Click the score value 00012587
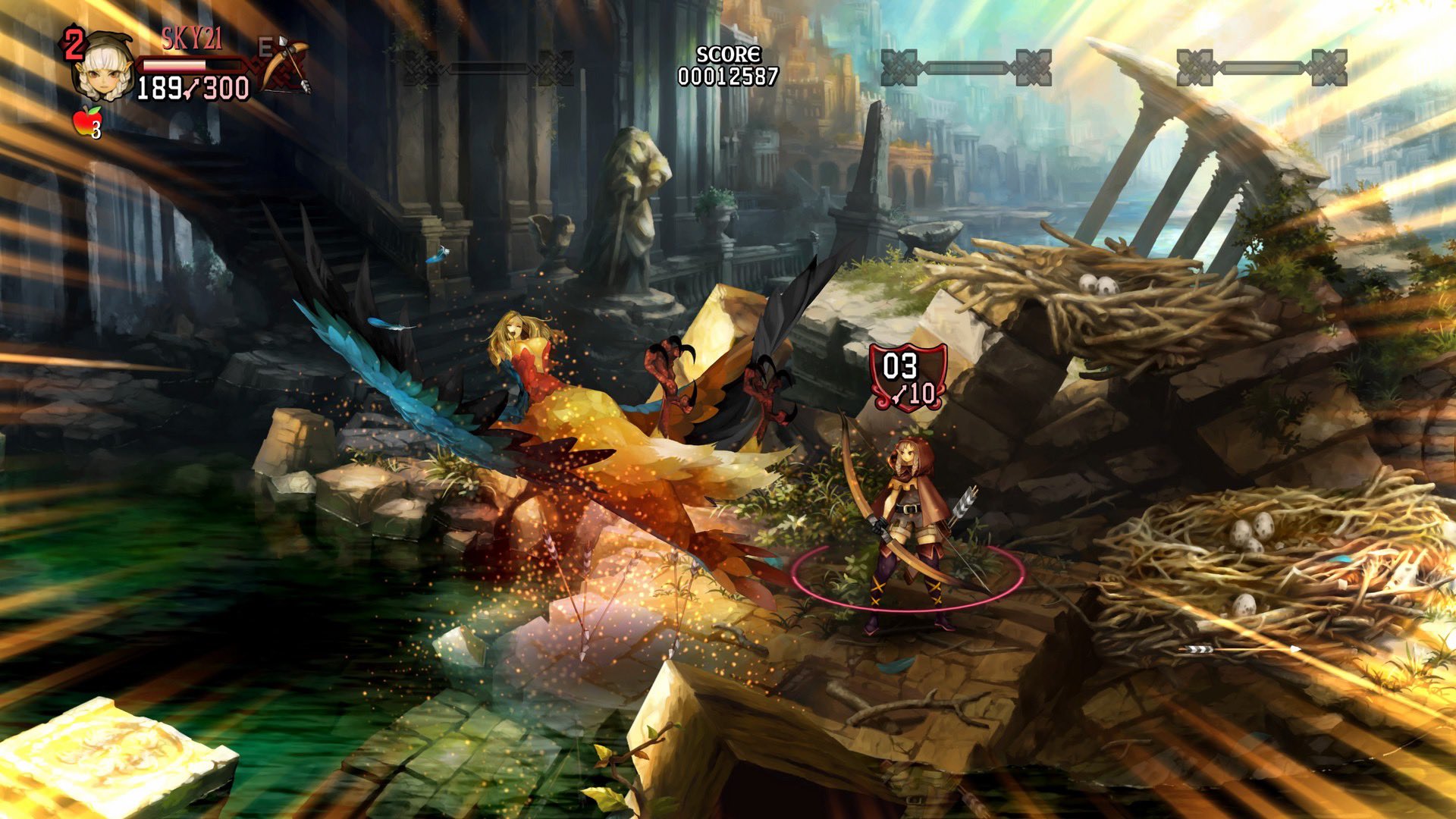Image resolution: width=1456 pixels, height=819 pixels. pyautogui.click(x=727, y=74)
